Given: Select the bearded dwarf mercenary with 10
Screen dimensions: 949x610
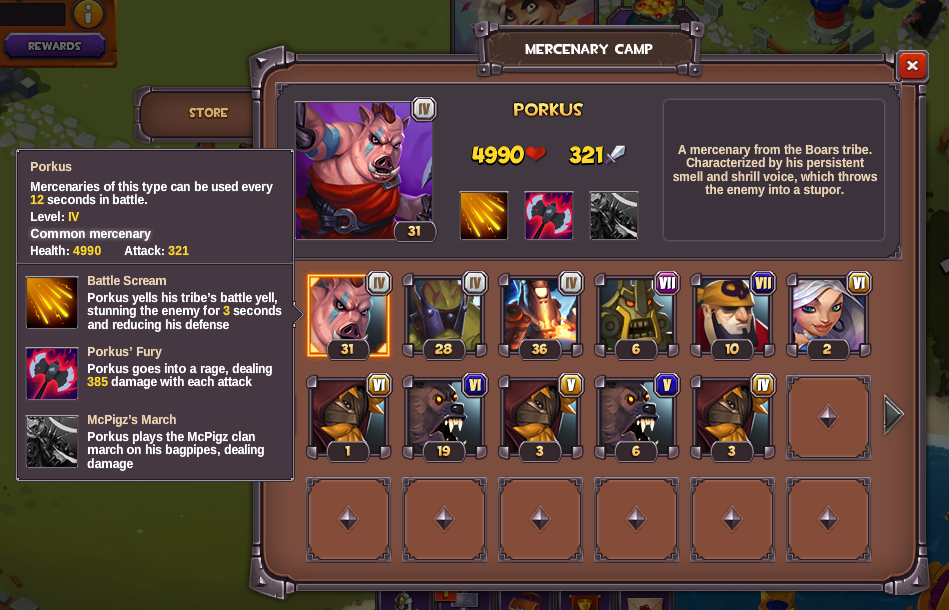Looking at the screenshot, I should [x=731, y=315].
